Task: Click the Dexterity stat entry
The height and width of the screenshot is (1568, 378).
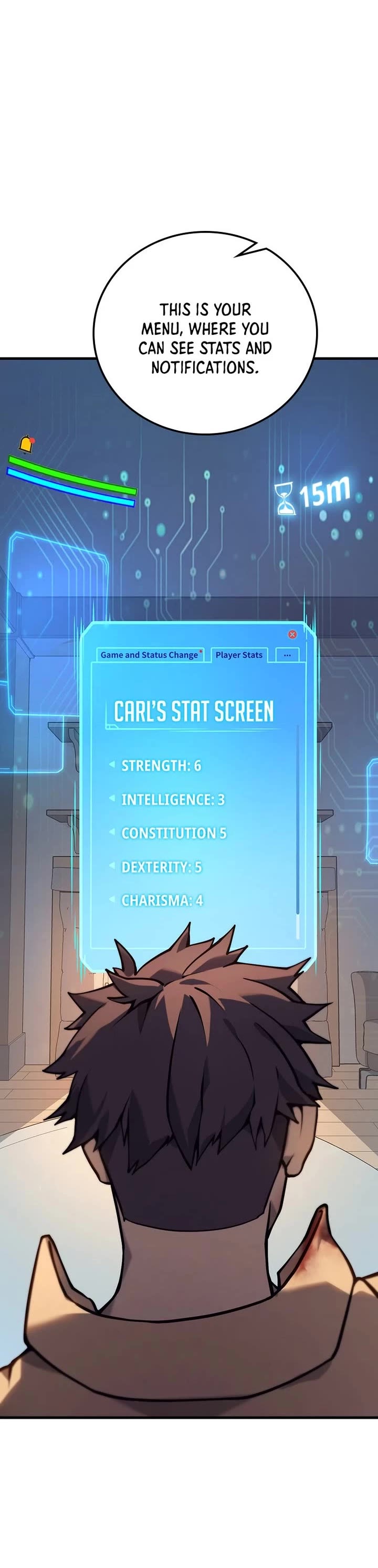Action: point(161,867)
